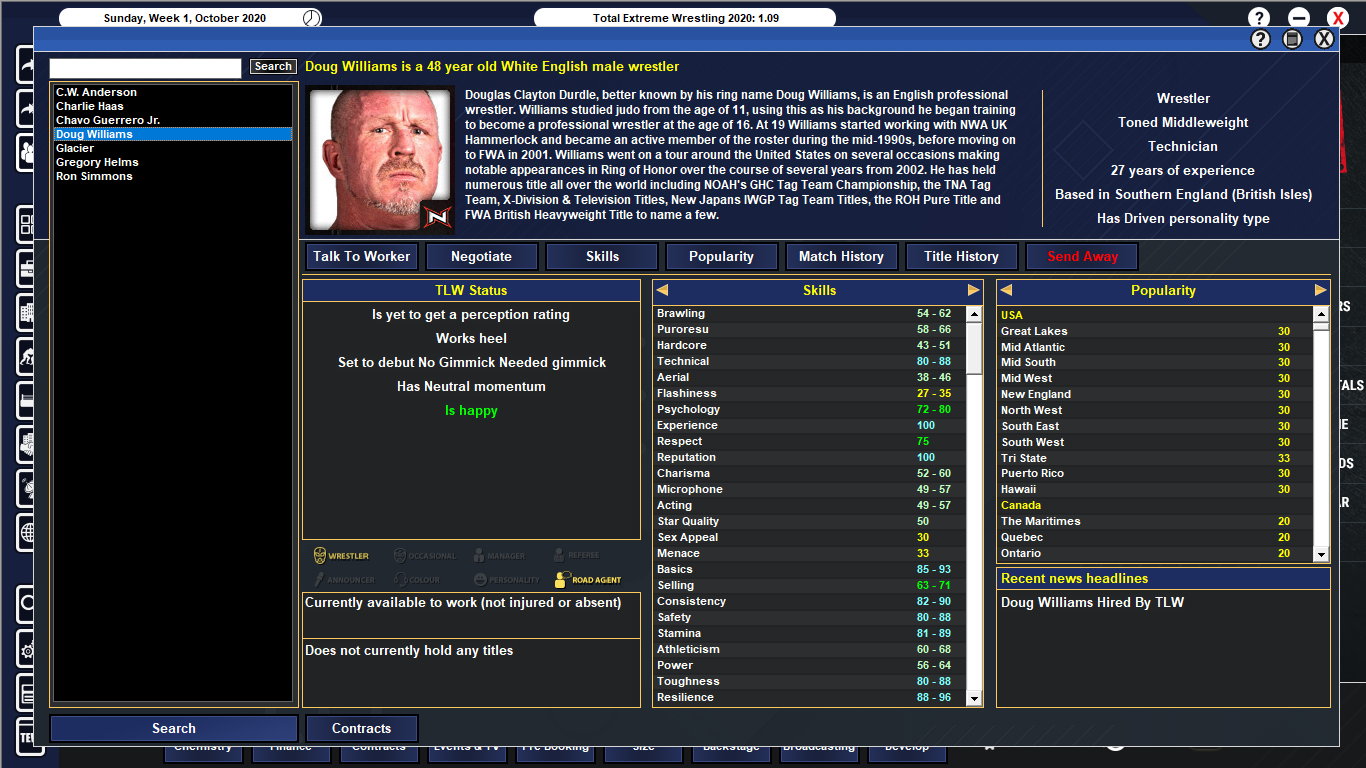Screen dimensions: 1366x768
Task: Click the clock icon beside the date display
Action: click(313, 17)
